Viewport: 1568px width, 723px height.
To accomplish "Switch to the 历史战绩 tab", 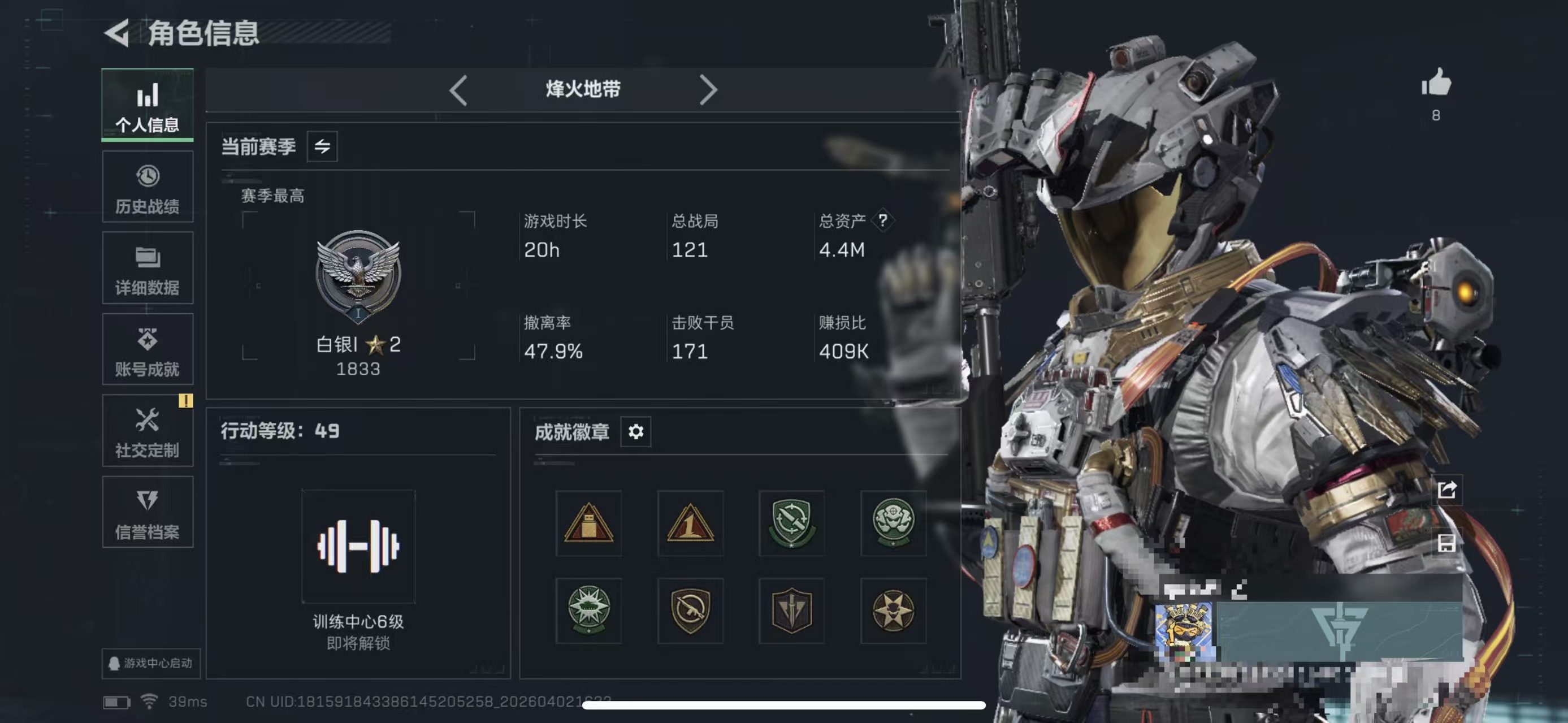I will click(x=148, y=187).
